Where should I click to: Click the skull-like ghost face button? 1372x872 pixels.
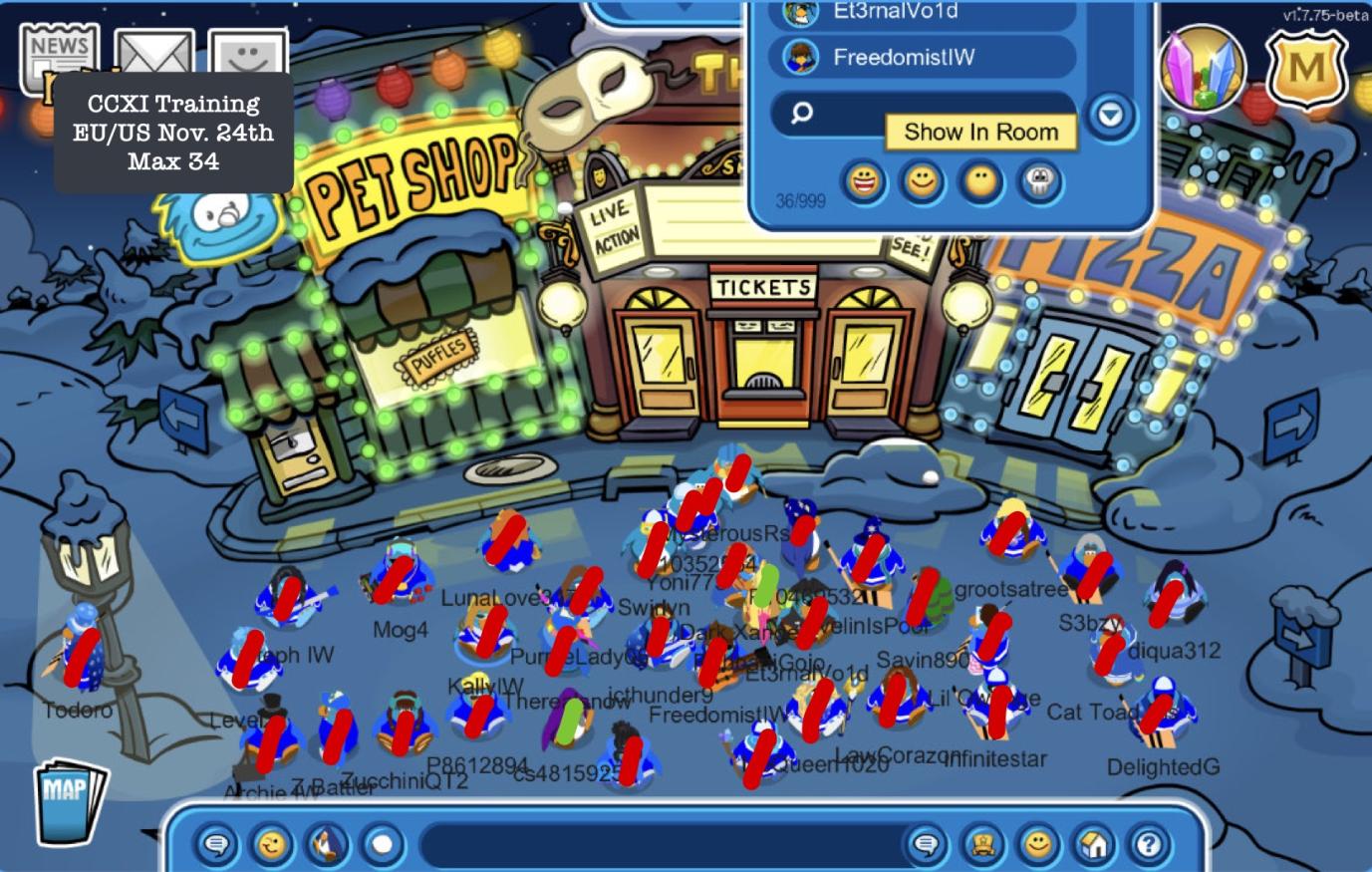[x=1040, y=182]
